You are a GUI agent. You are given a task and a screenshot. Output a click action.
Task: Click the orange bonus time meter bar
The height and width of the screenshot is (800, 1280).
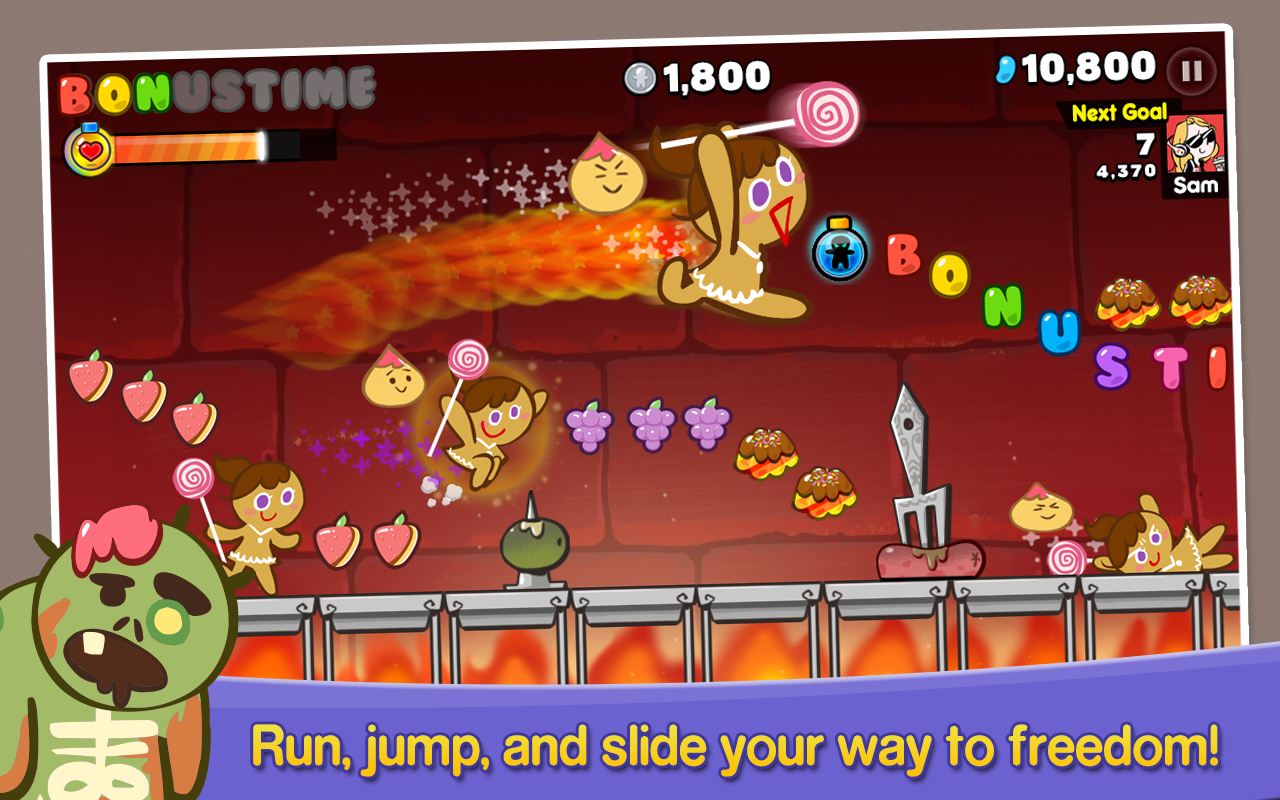(185, 148)
